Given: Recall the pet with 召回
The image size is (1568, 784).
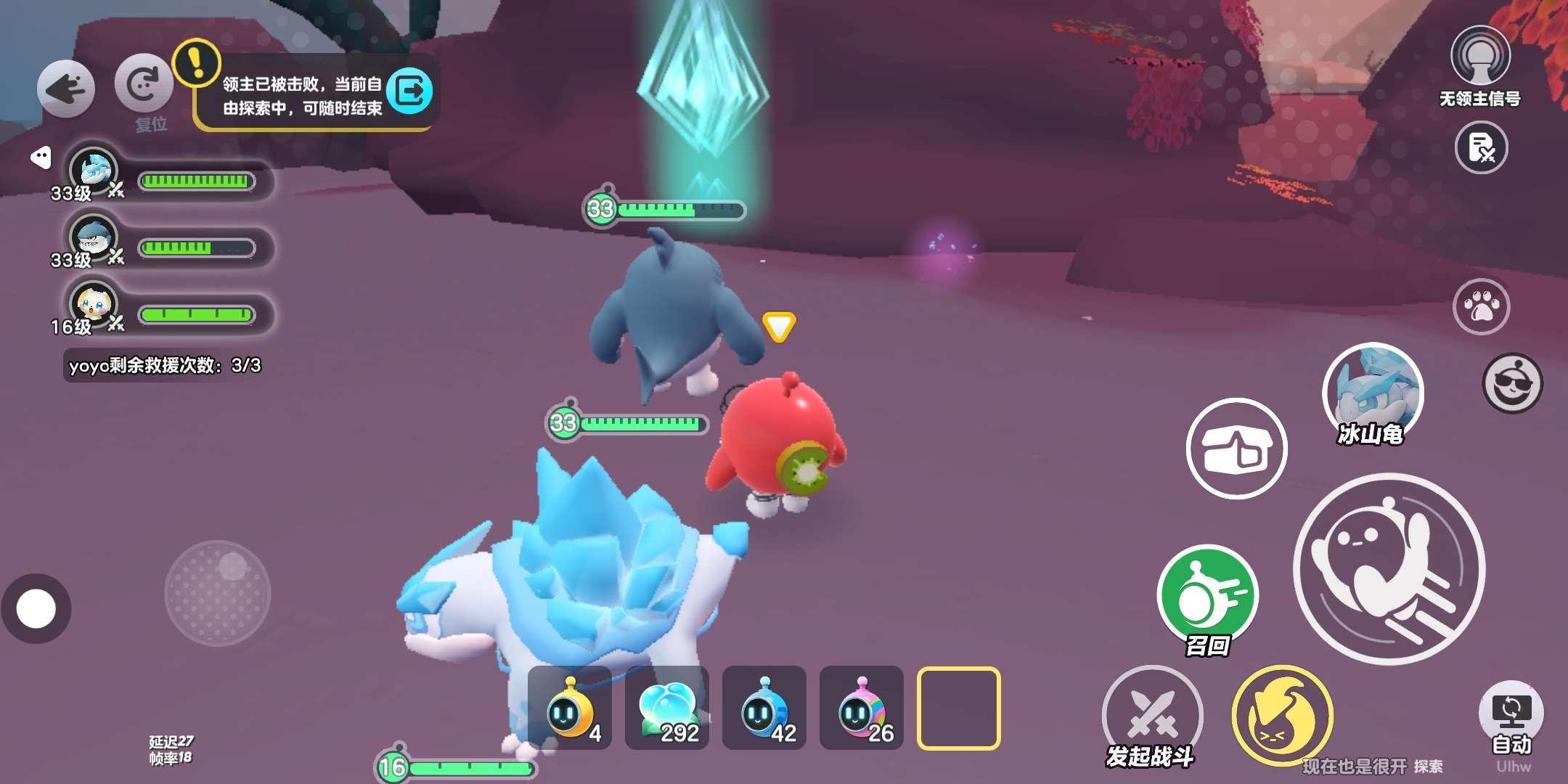Looking at the screenshot, I should (x=1208, y=595).
